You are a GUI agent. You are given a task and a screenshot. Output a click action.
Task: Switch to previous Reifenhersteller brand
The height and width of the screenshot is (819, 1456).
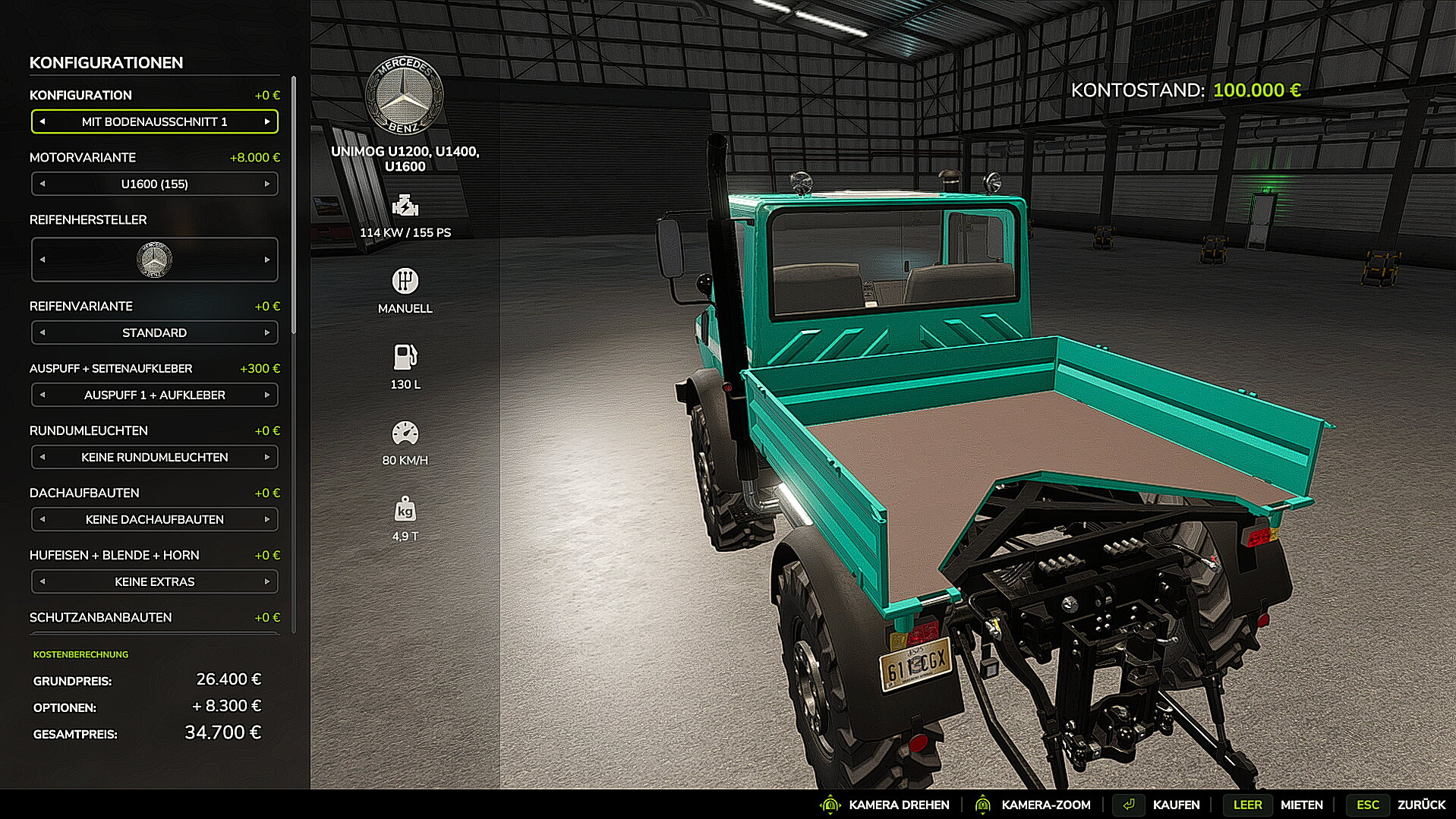[x=43, y=260]
